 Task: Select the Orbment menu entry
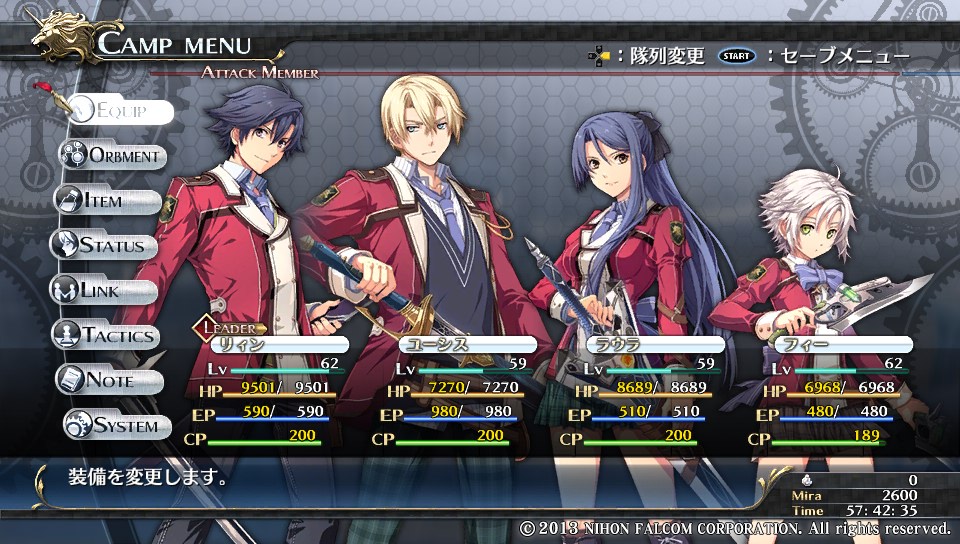point(113,155)
